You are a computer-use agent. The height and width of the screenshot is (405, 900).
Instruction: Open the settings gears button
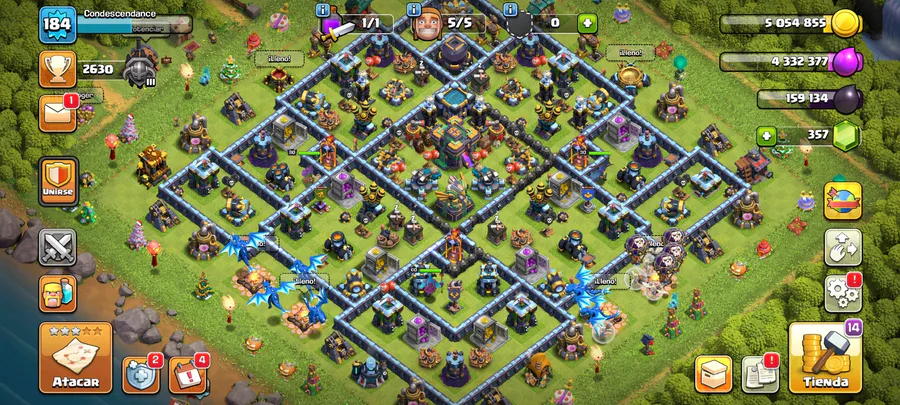click(842, 292)
